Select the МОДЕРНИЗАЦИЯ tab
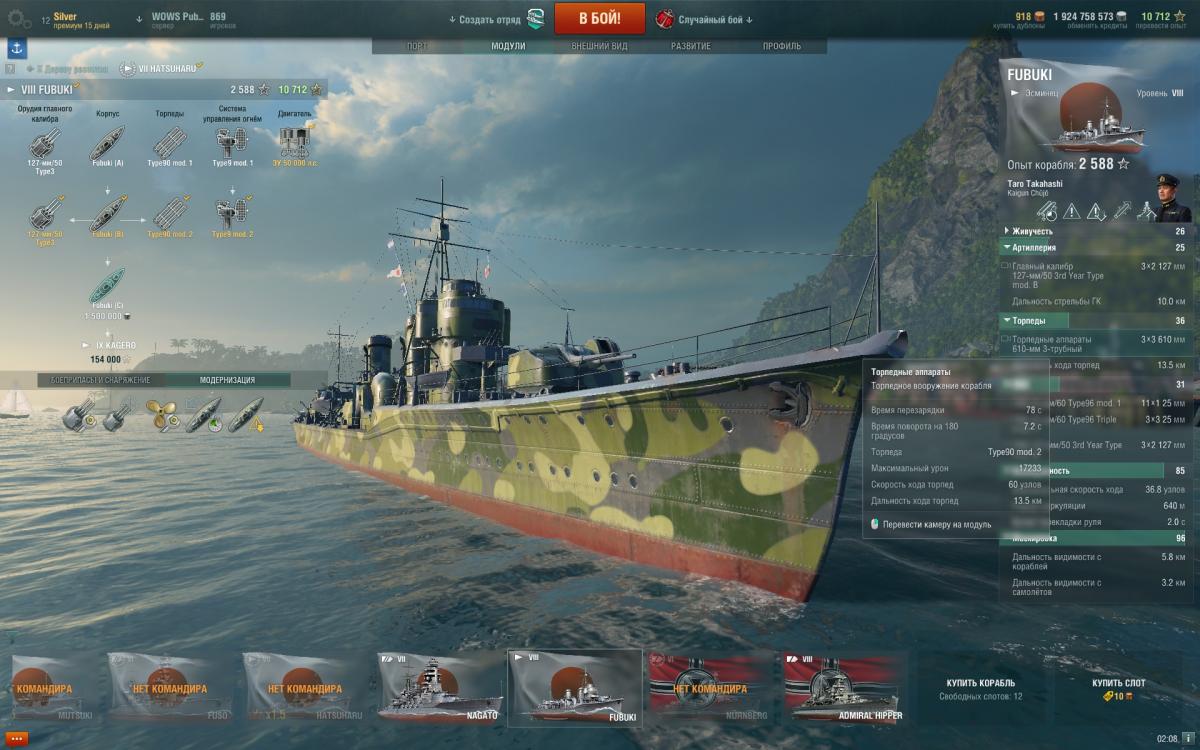 pyautogui.click(x=227, y=380)
